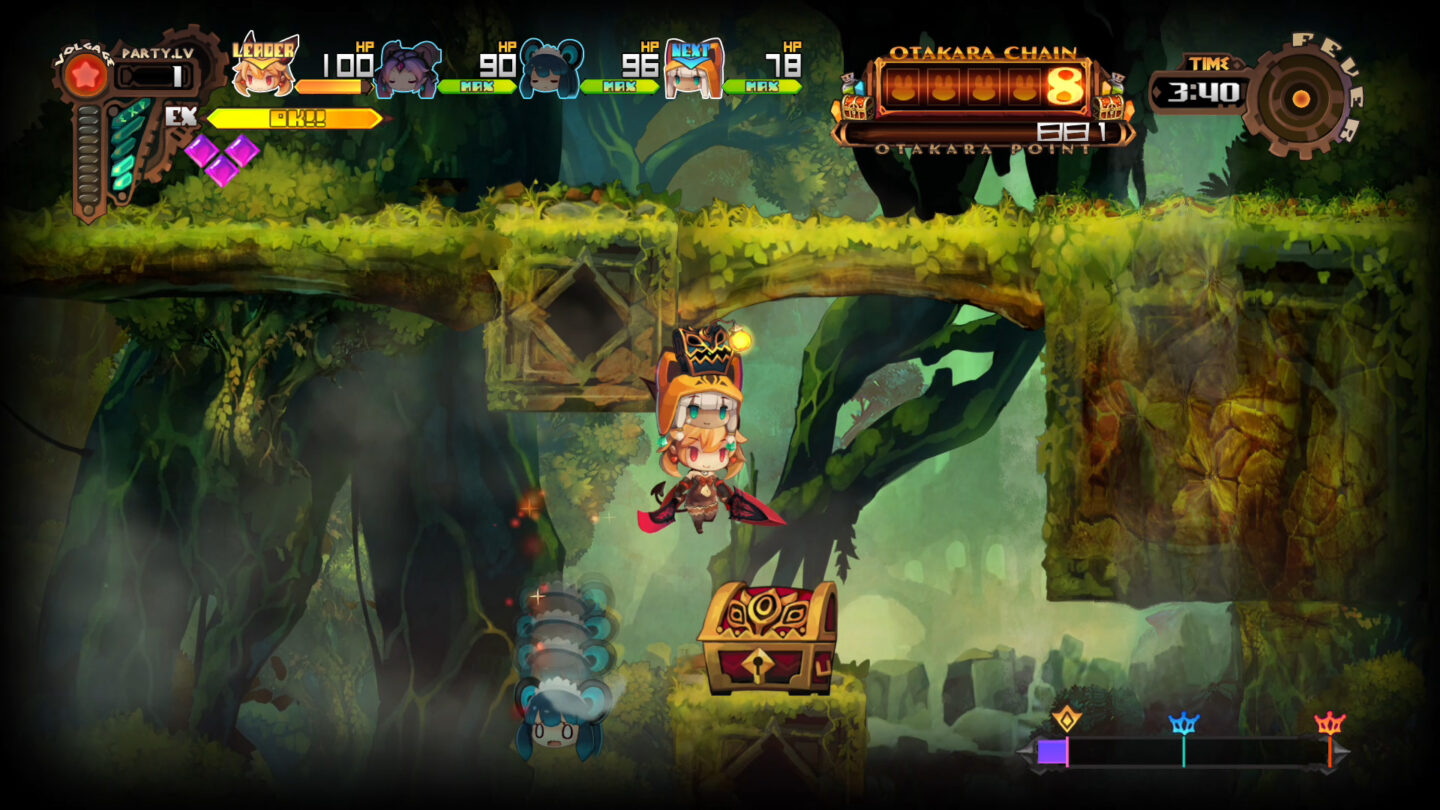1440x810 pixels.
Task: Open the golden treasure chest
Action: tap(767, 635)
